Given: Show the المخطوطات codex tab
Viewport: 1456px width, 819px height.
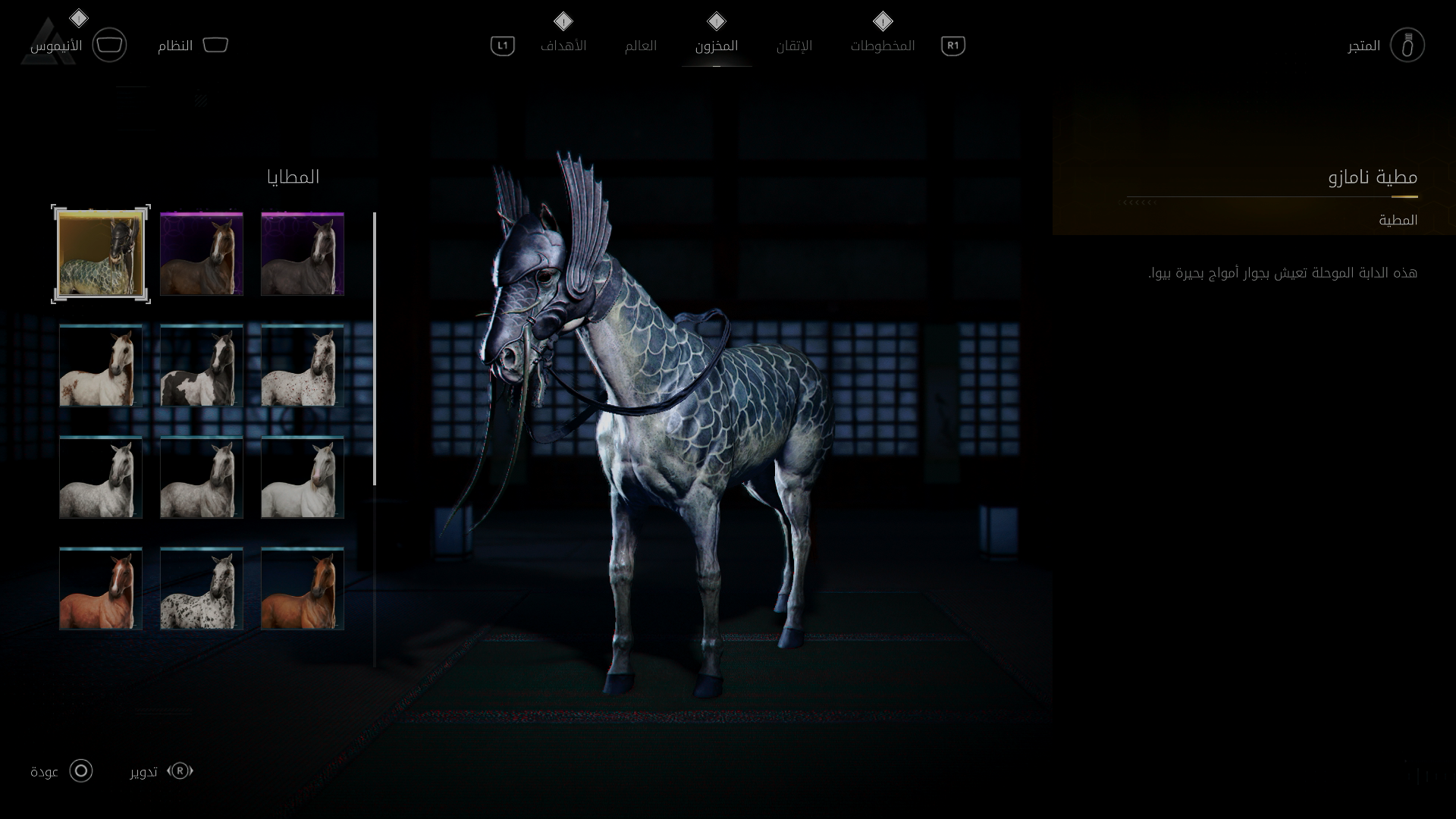Looking at the screenshot, I should point(882,45).
